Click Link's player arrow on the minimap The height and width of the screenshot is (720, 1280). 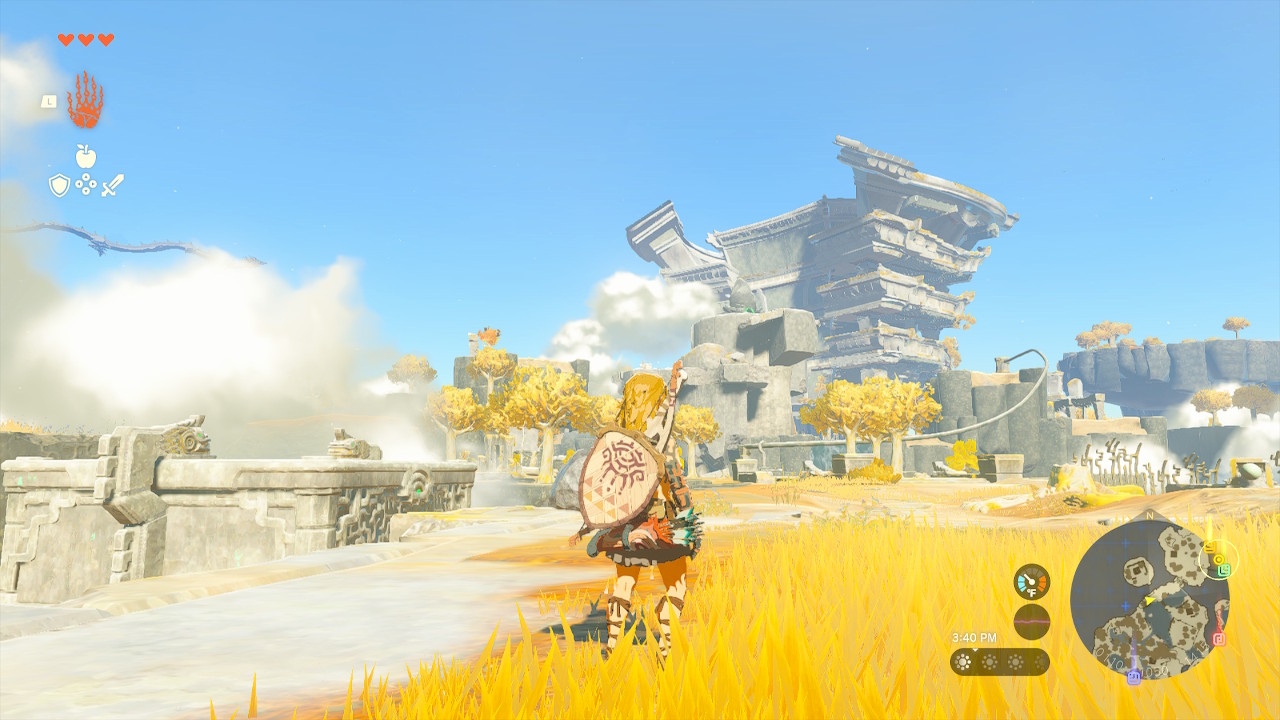coord(1149,600)
